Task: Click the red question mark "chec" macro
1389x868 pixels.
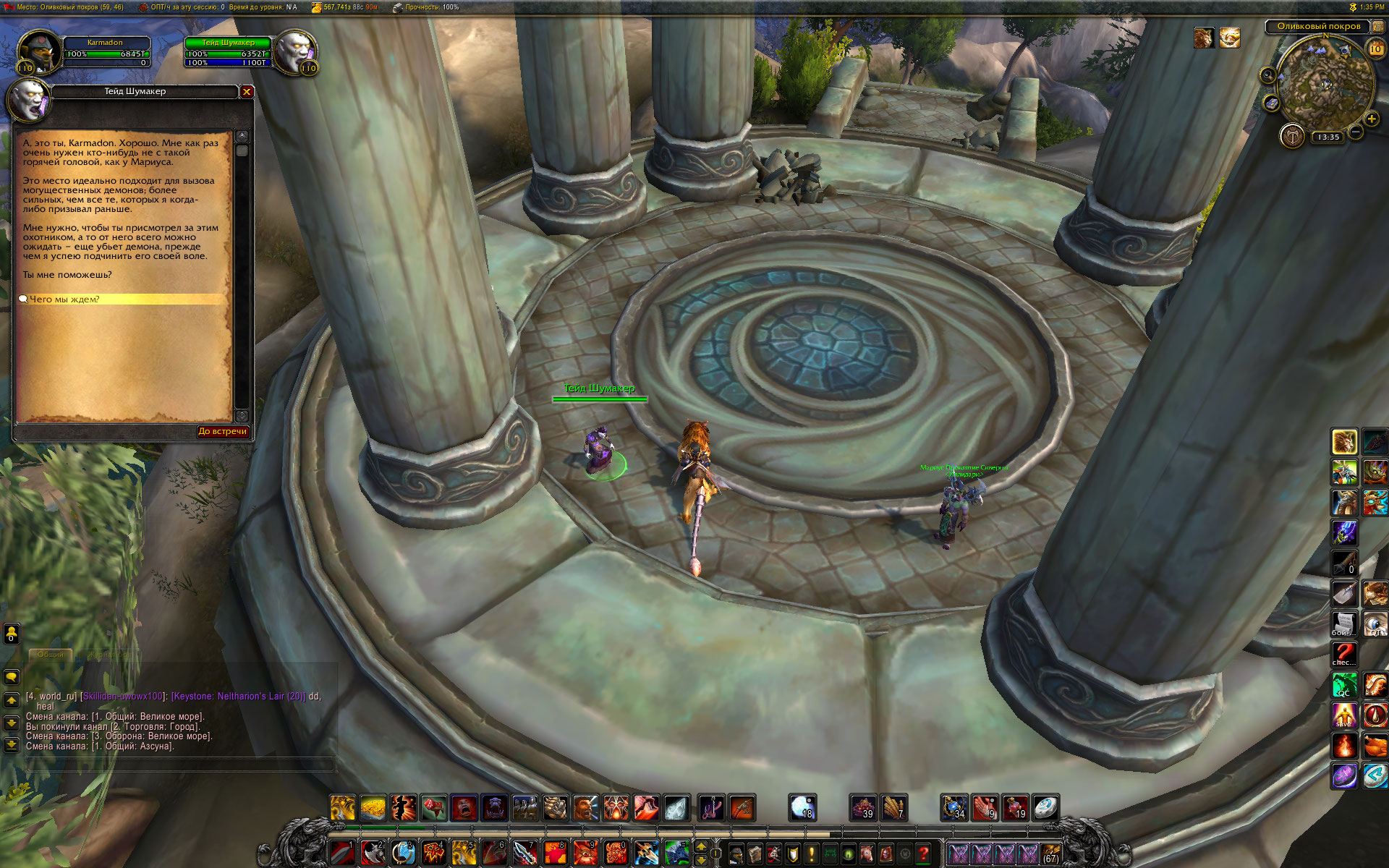Action: tap(1344, 654)
